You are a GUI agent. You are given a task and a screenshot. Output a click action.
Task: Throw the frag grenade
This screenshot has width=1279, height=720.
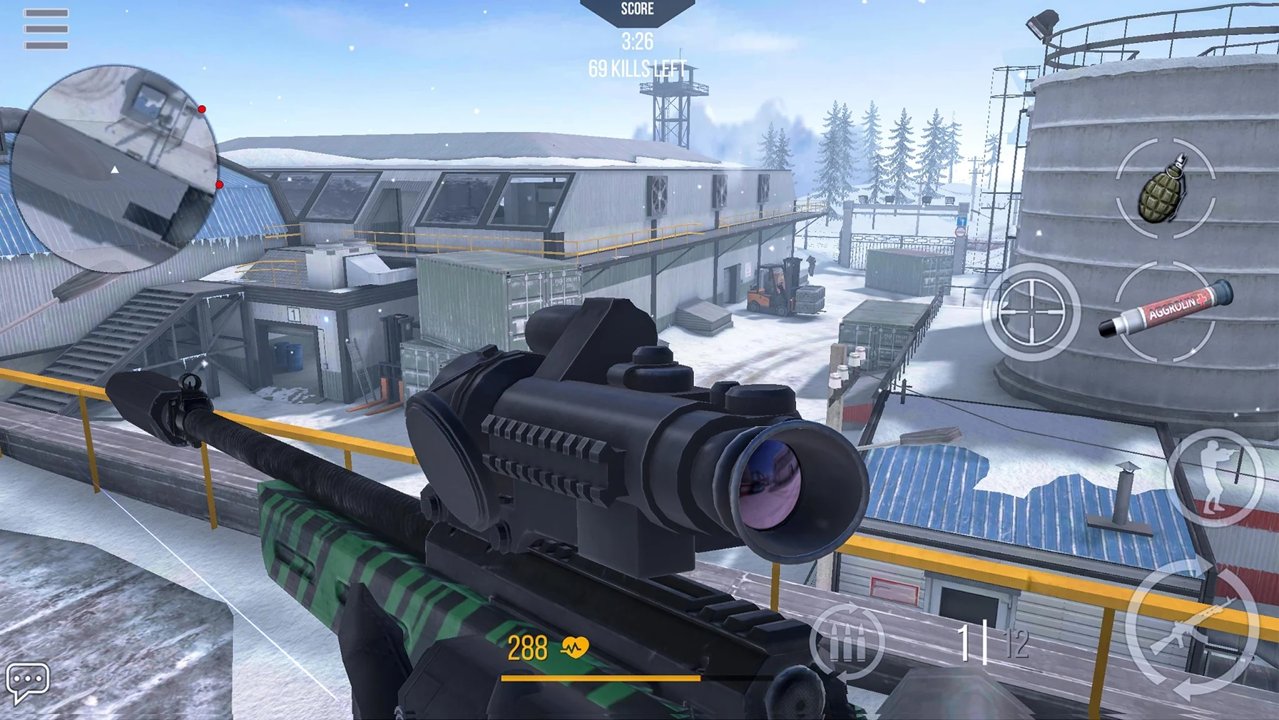(1165, 188)
